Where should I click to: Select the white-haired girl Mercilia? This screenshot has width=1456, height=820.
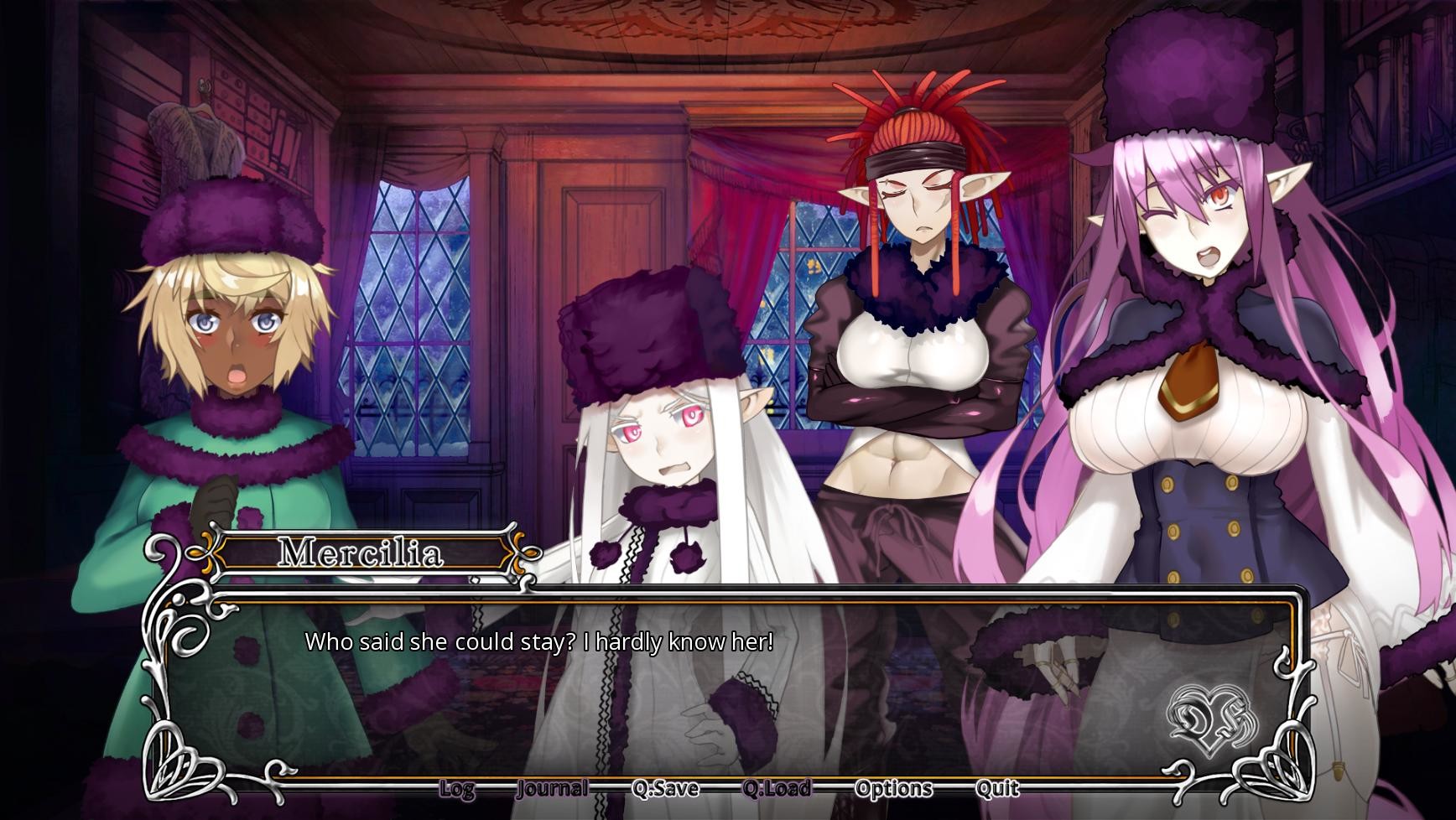coord(663,428)
